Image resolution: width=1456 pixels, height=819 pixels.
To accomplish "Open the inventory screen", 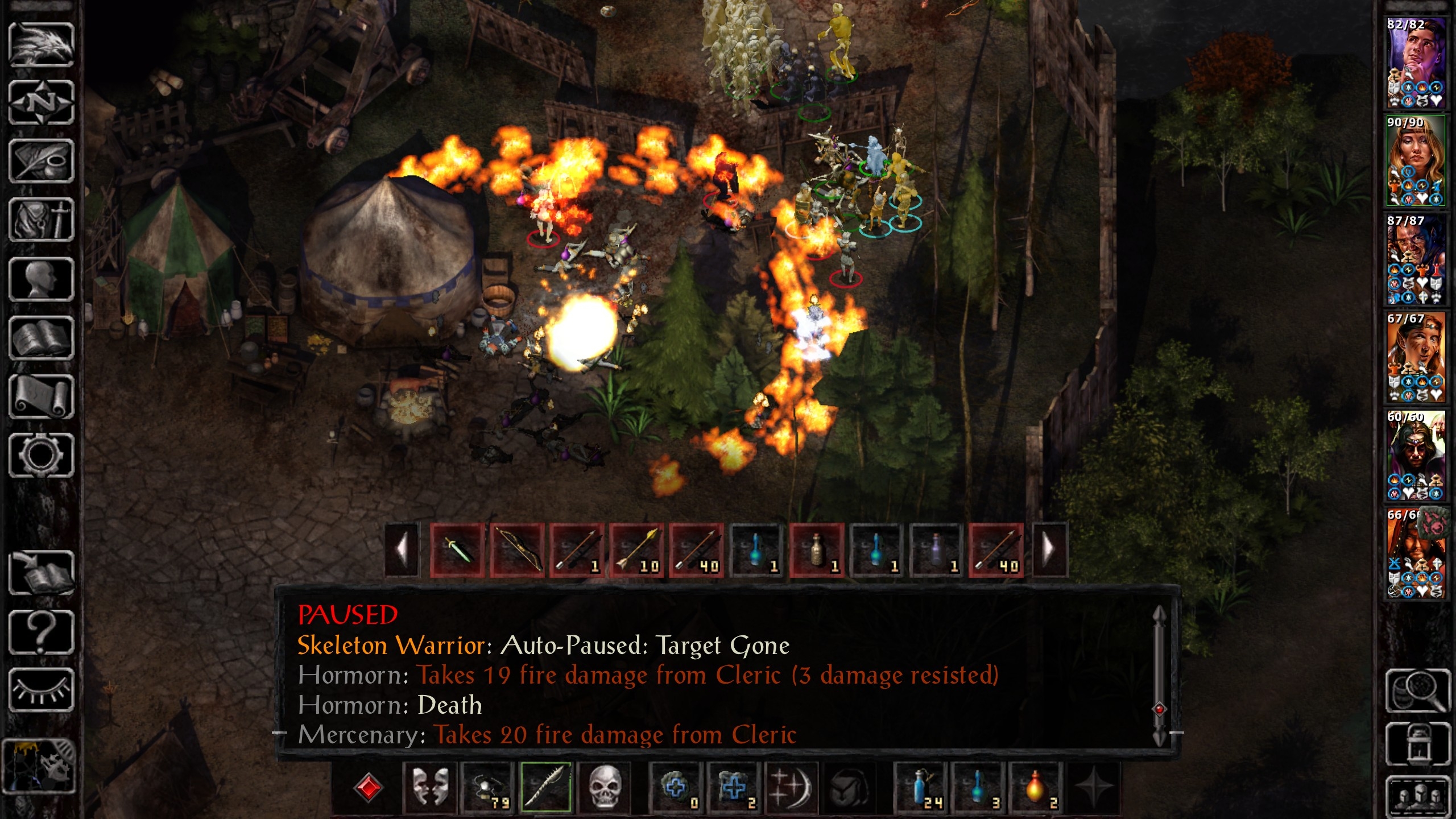I will [41, 220].
